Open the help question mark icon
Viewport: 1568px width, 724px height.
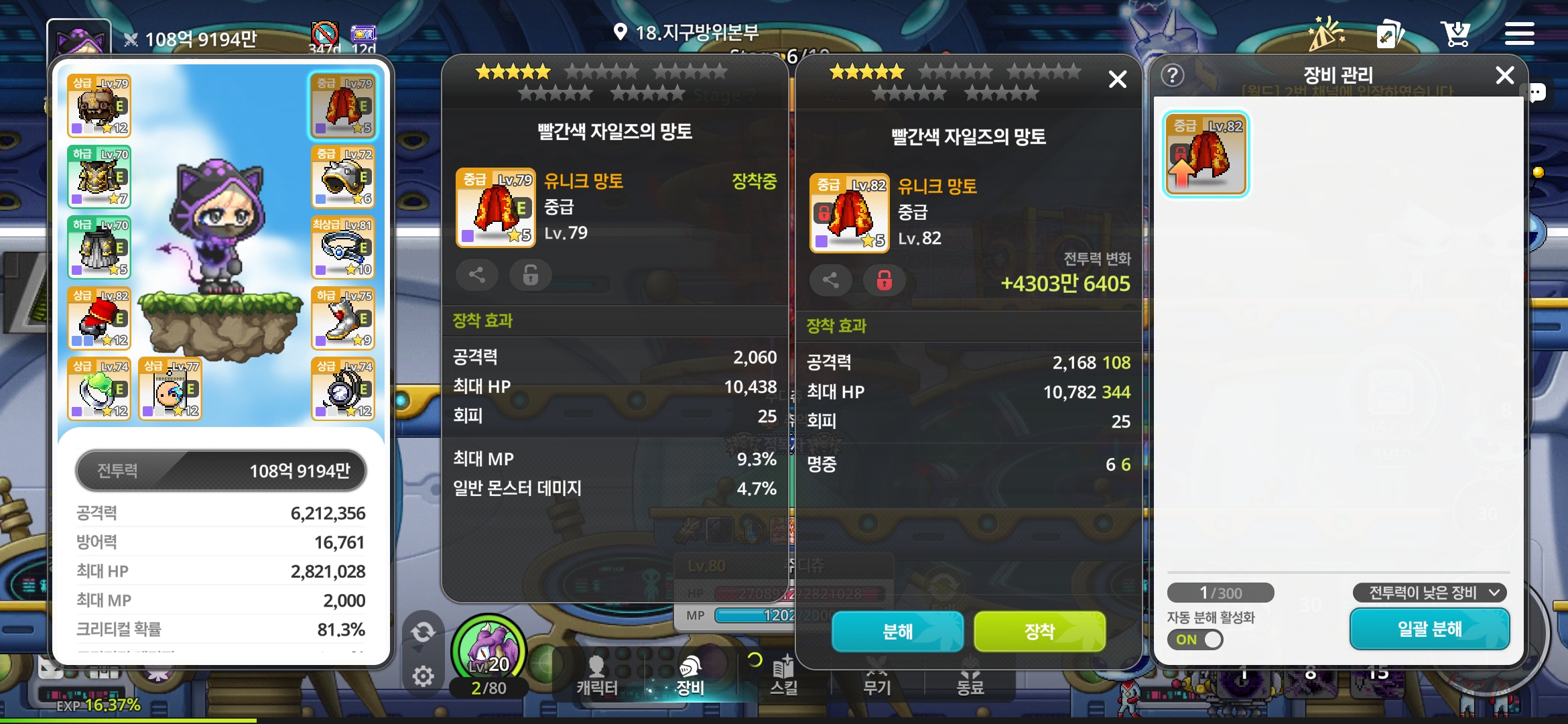[x=1173, y=75]
